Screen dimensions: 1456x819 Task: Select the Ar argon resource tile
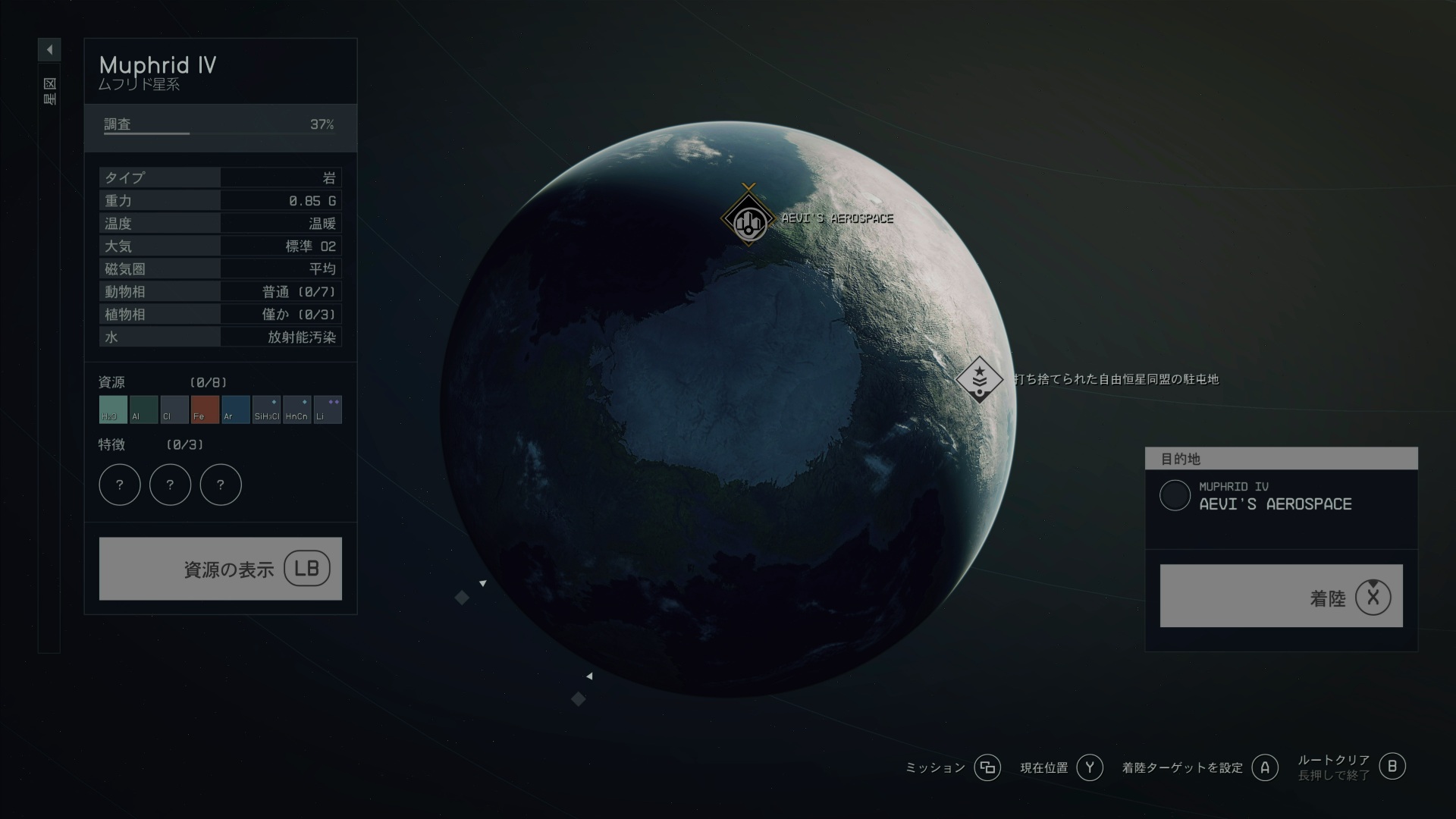point(236,409)
